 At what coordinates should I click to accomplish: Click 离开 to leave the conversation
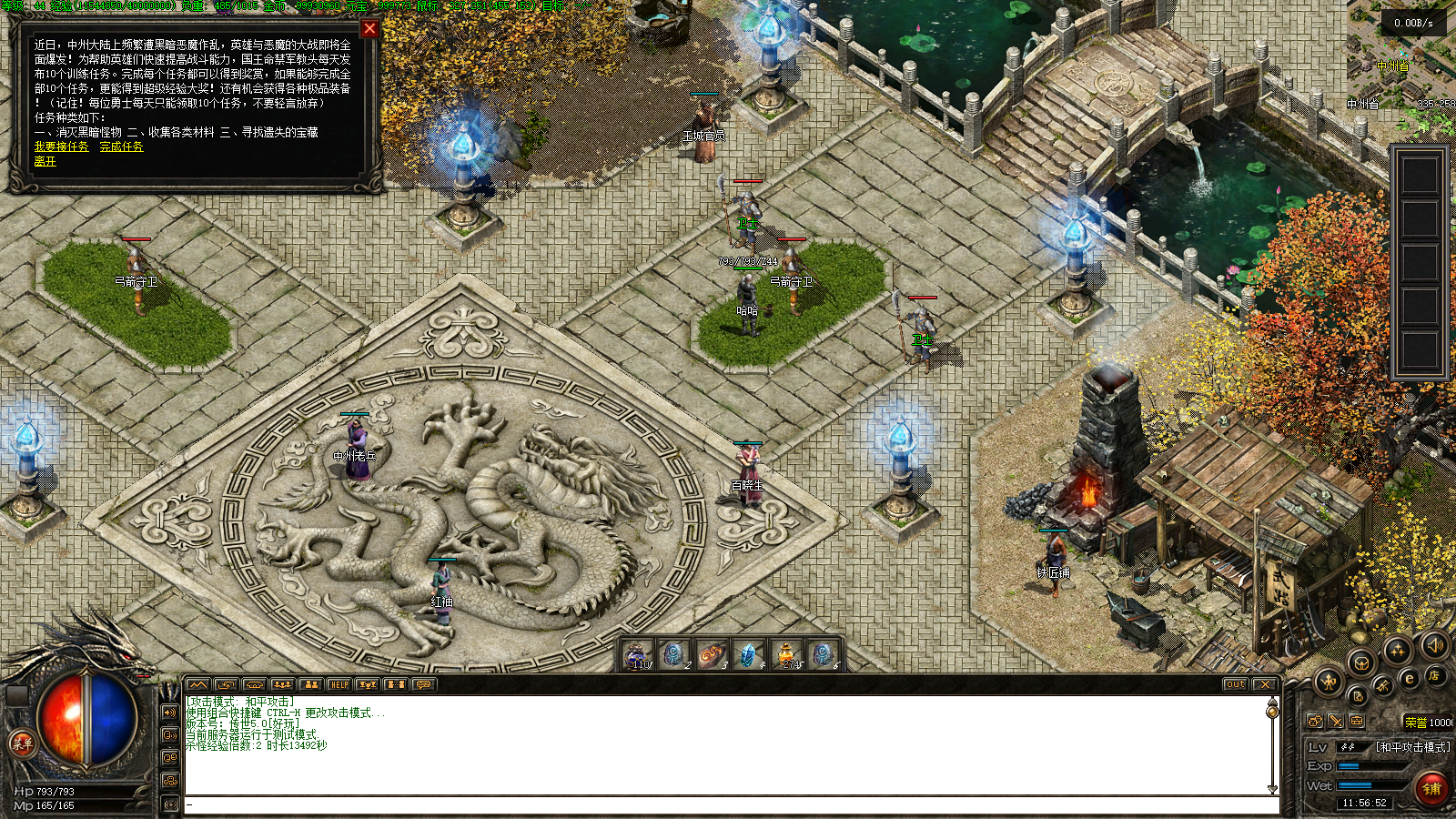coord(45,161)
